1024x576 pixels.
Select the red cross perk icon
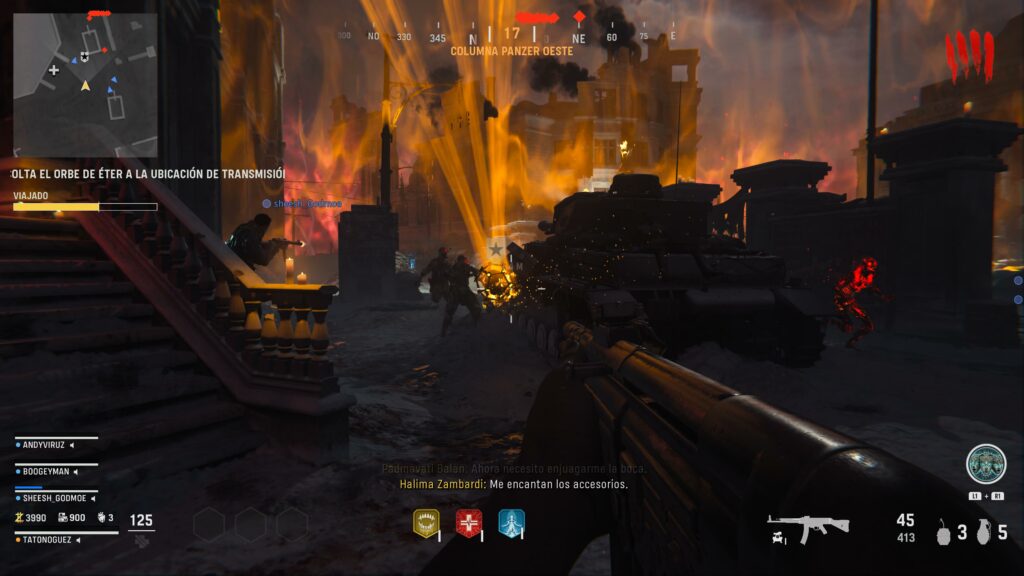(469, 523)
